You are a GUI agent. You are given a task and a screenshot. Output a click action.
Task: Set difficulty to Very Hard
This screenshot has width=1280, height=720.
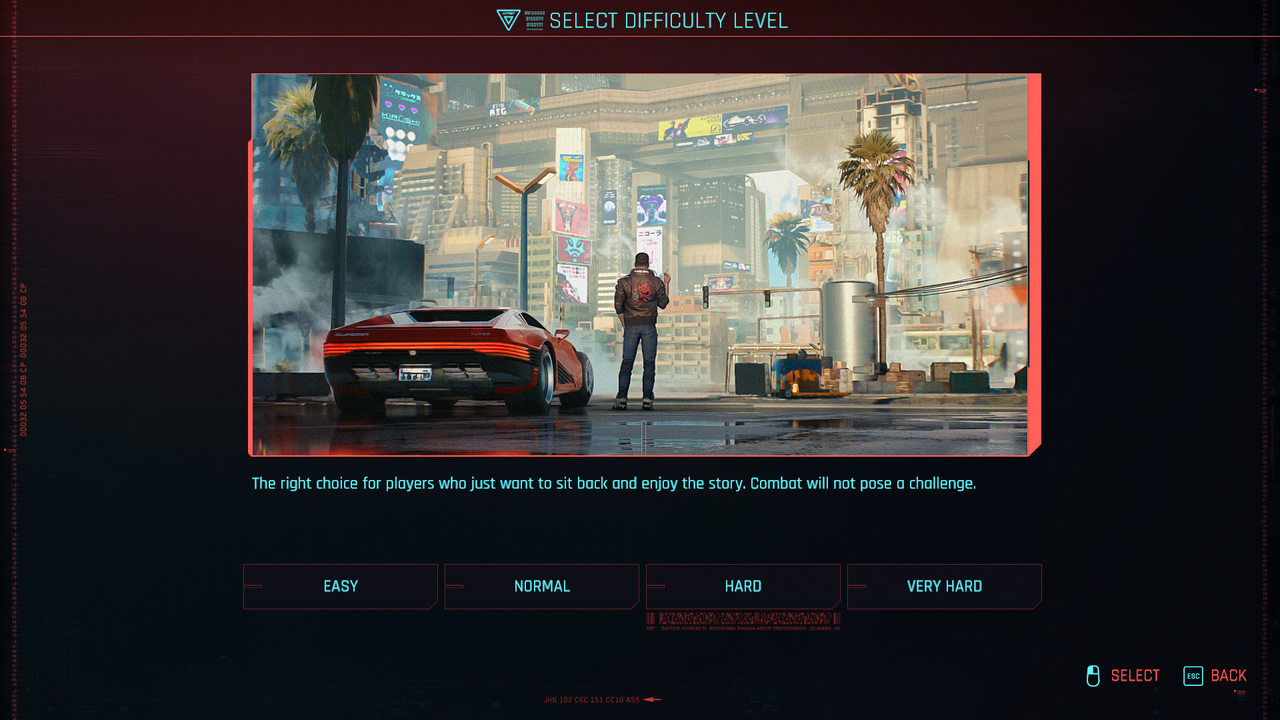click(944, 586)
